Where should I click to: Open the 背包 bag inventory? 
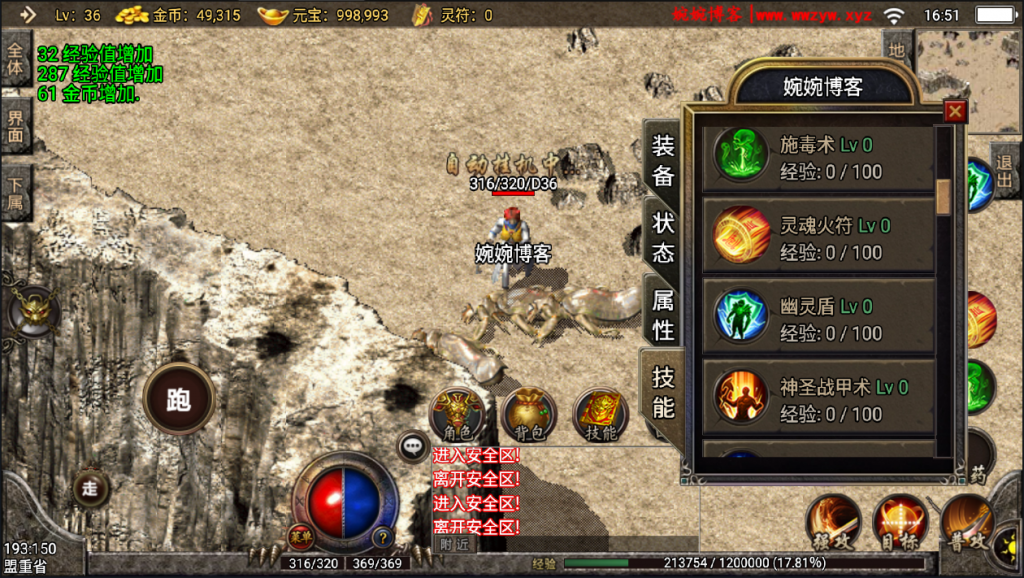pyautogui.click(x=529, y=413)
